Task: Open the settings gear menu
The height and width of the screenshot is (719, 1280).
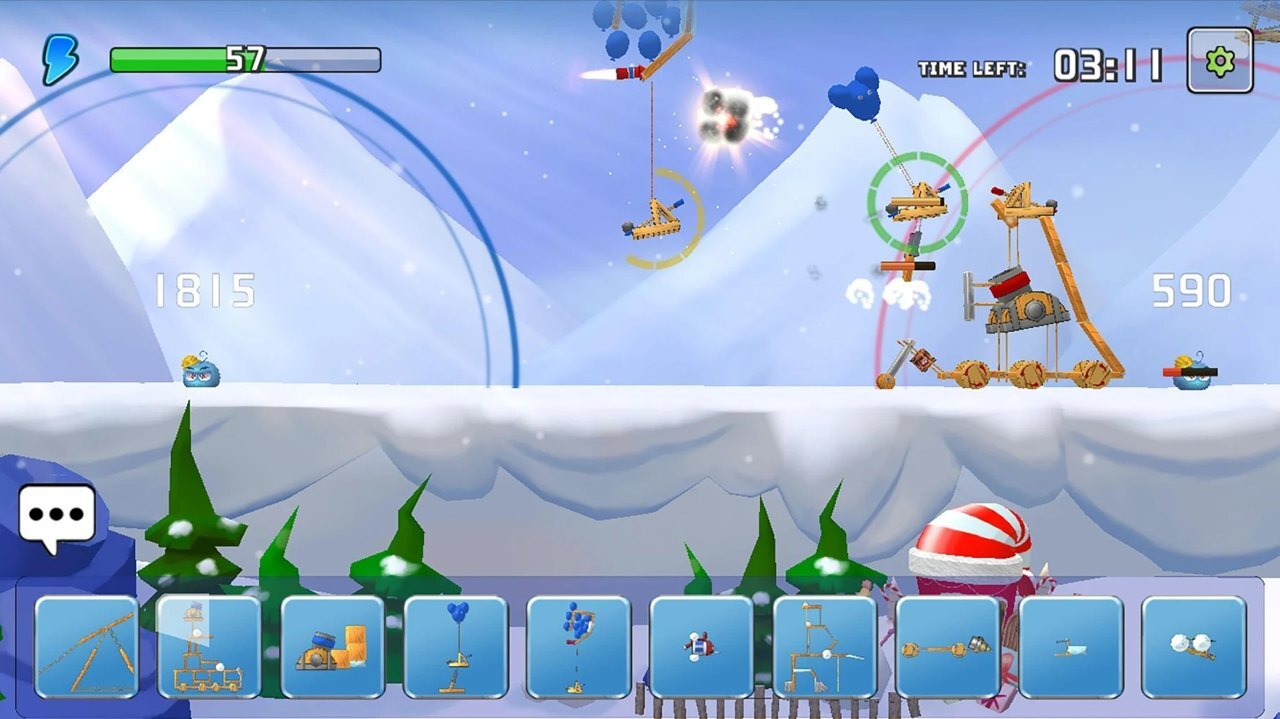Action: (1220, 61)
